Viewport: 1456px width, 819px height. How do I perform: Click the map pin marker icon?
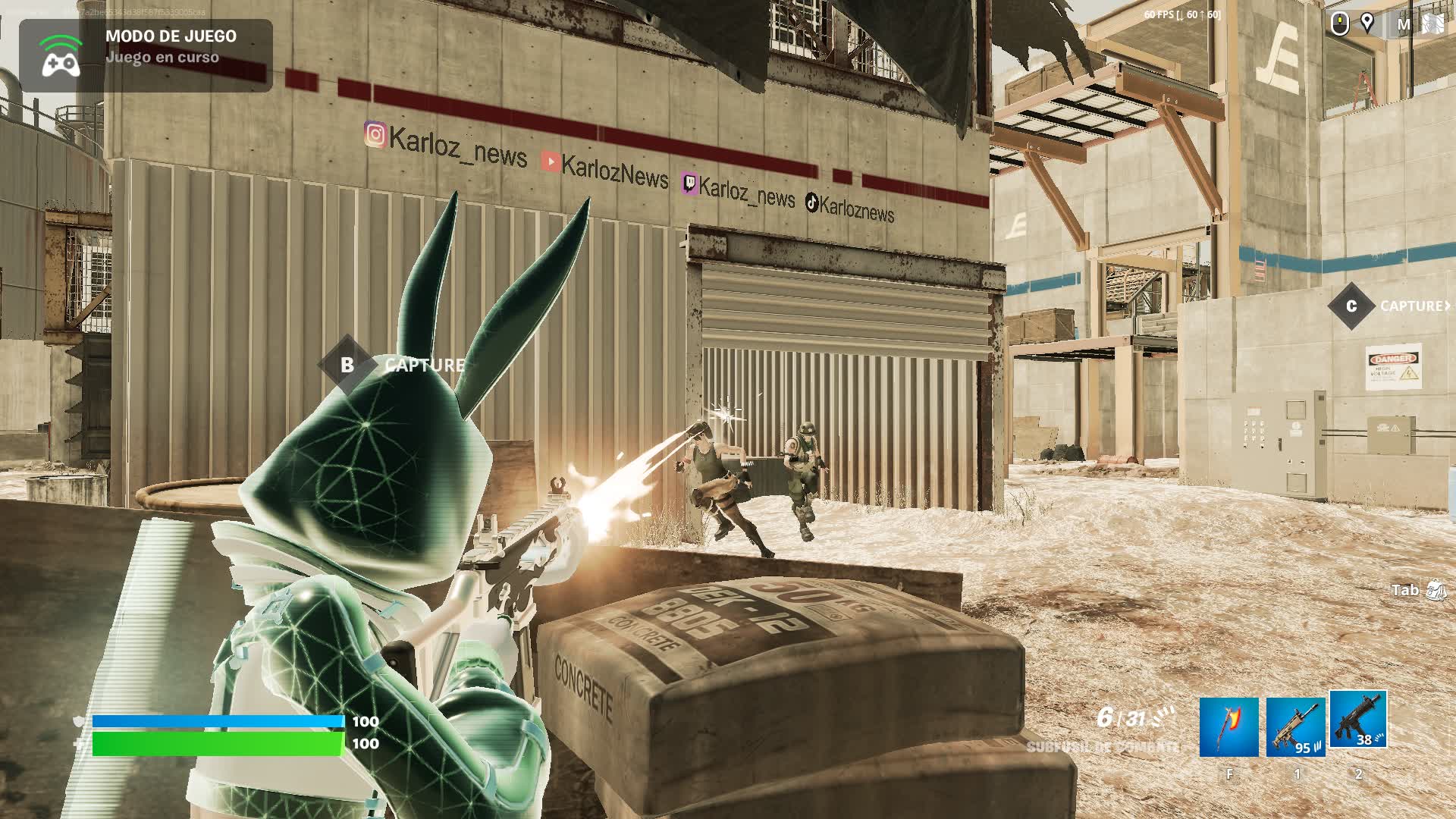pos(1367,24)
